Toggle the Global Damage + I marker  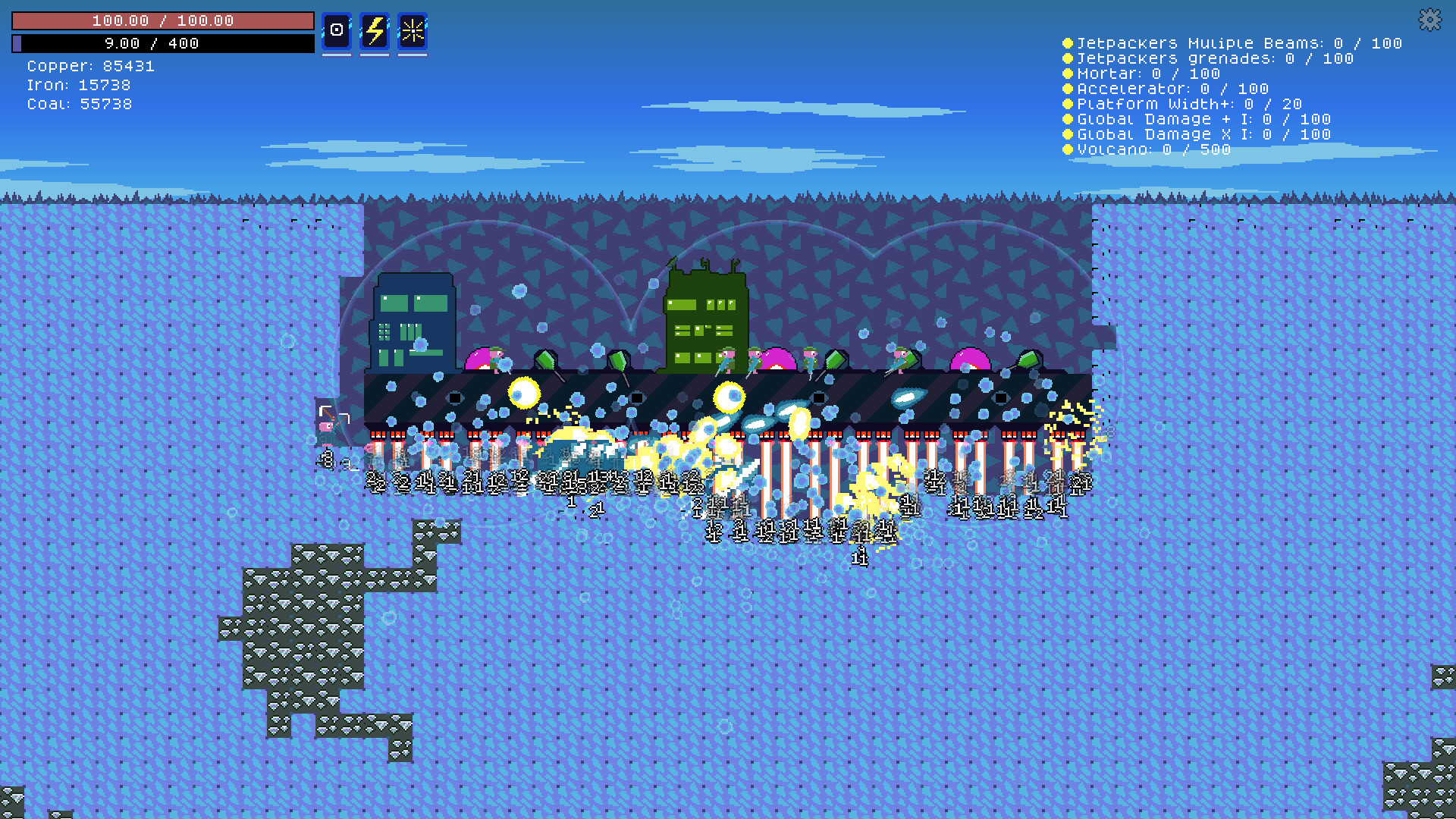[1068, 119]
